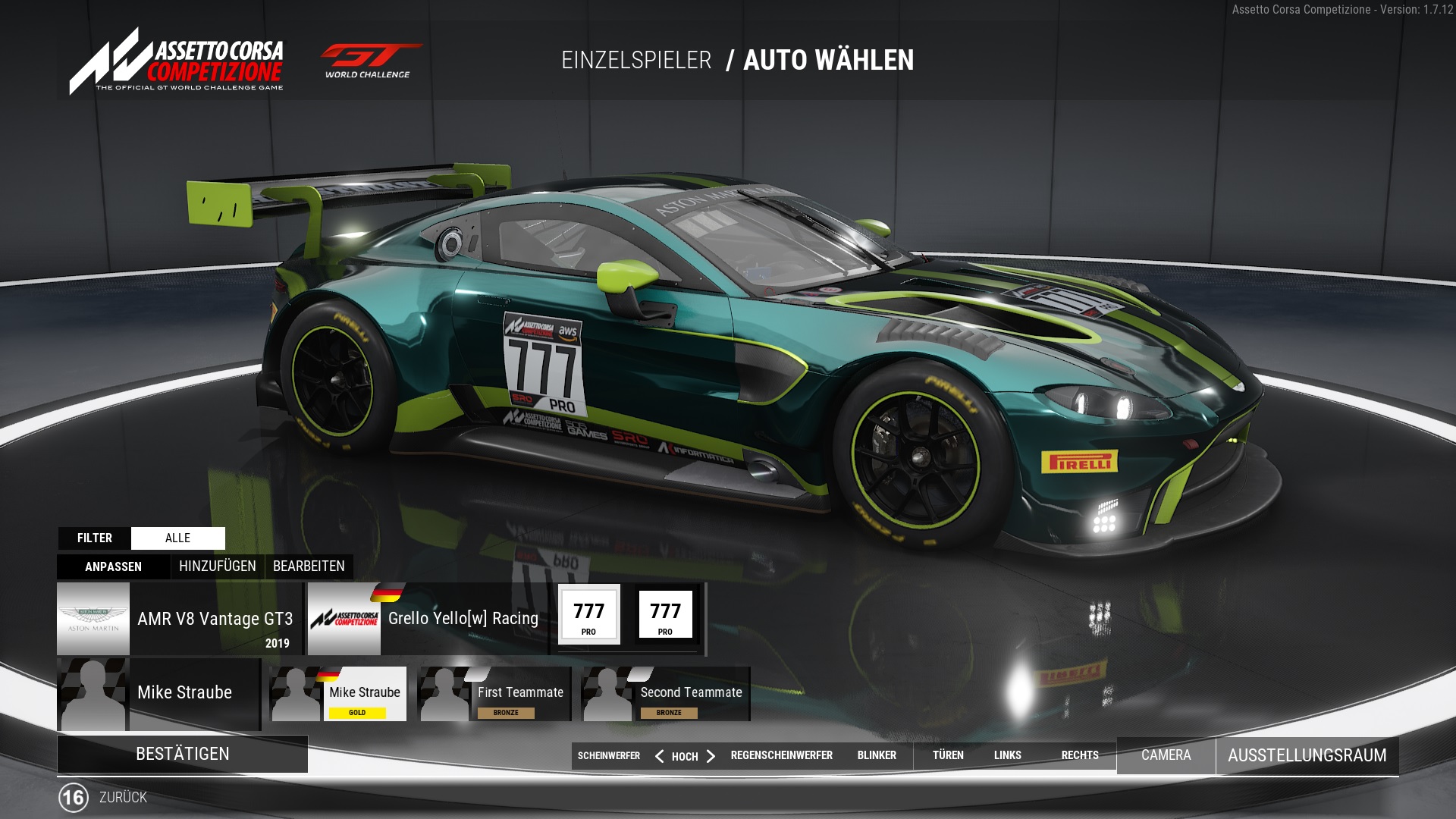
Task: Select the Rechts indicator option
Action: click(1080, 755)
